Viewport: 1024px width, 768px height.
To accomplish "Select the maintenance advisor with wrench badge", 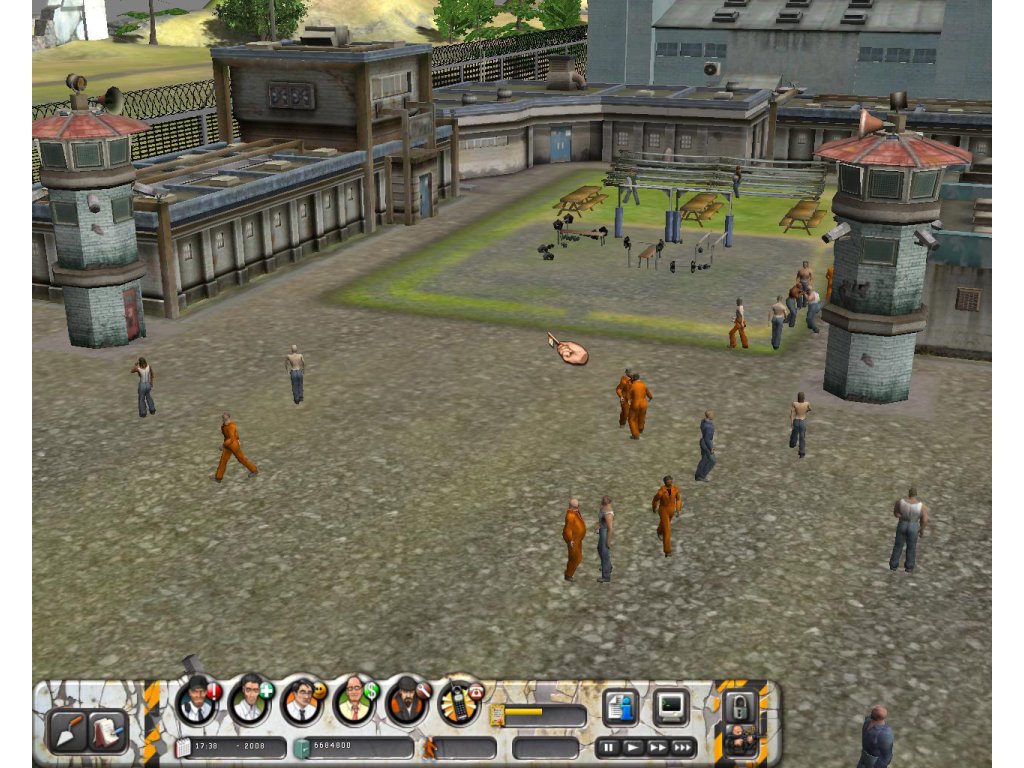I will [x=406, y=701].
